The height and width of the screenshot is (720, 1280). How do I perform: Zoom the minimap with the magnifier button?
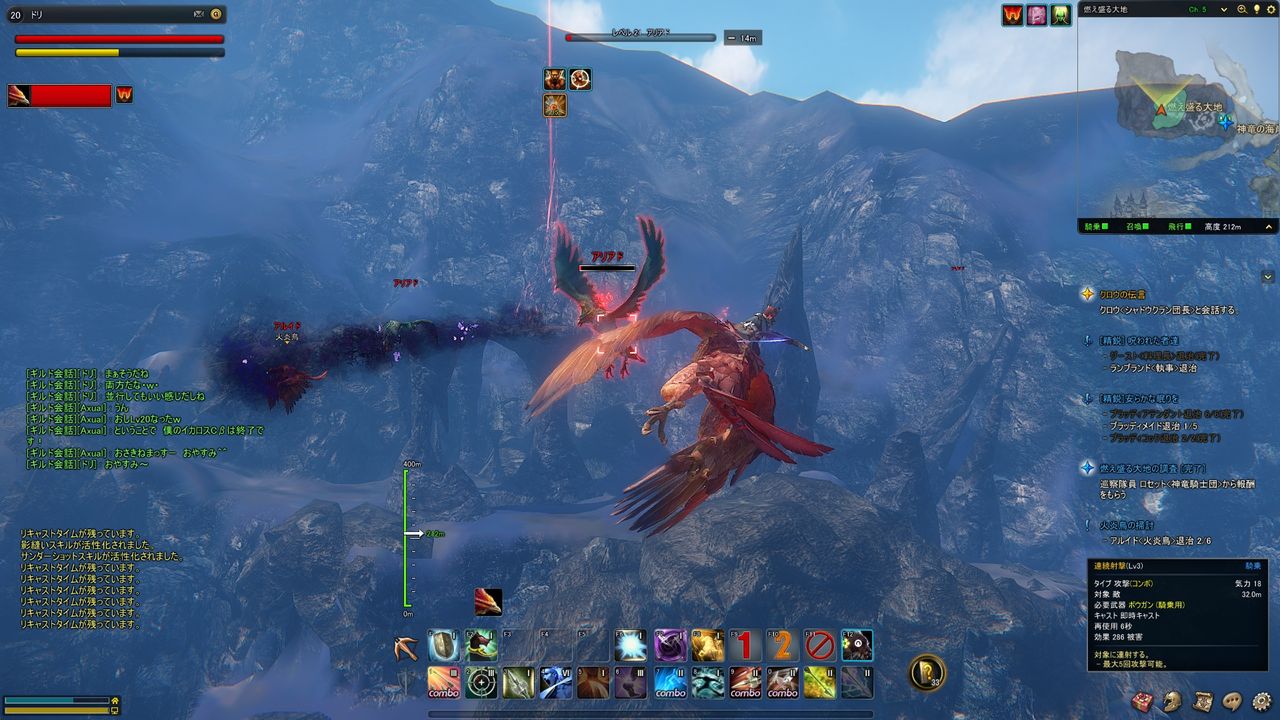click(1242, 9)
